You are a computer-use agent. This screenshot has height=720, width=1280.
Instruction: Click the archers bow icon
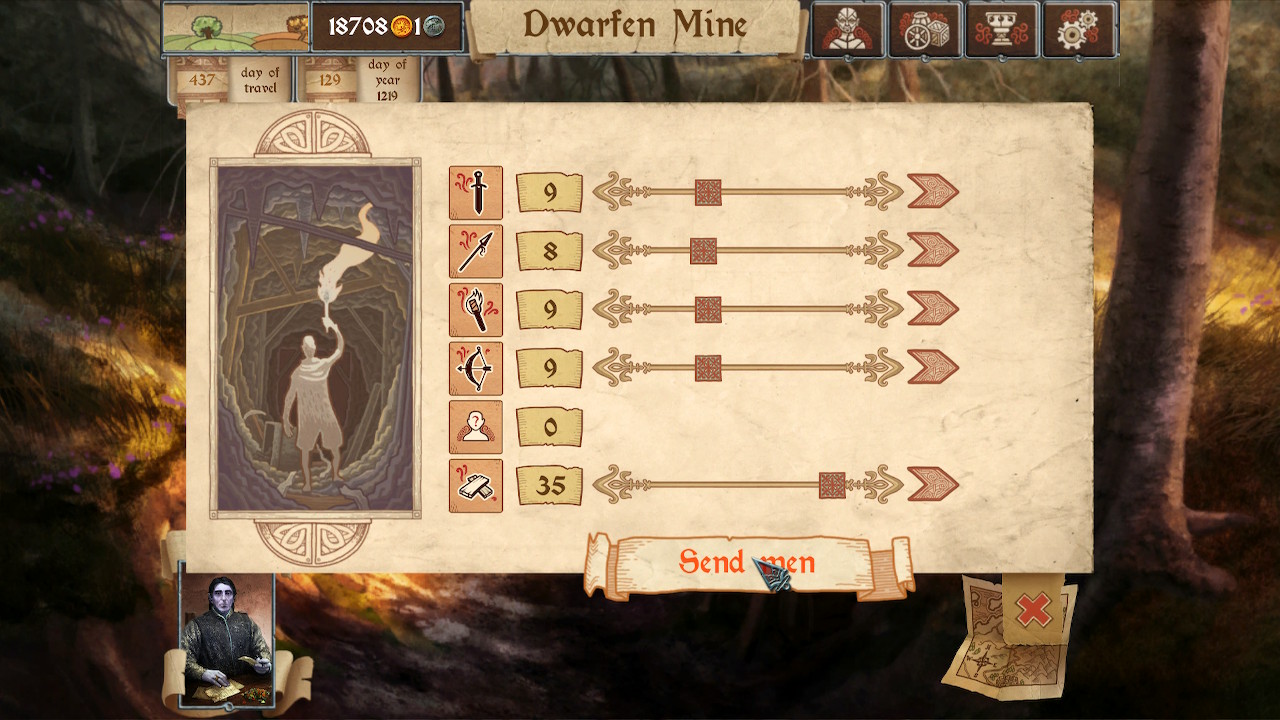[476, 366]
